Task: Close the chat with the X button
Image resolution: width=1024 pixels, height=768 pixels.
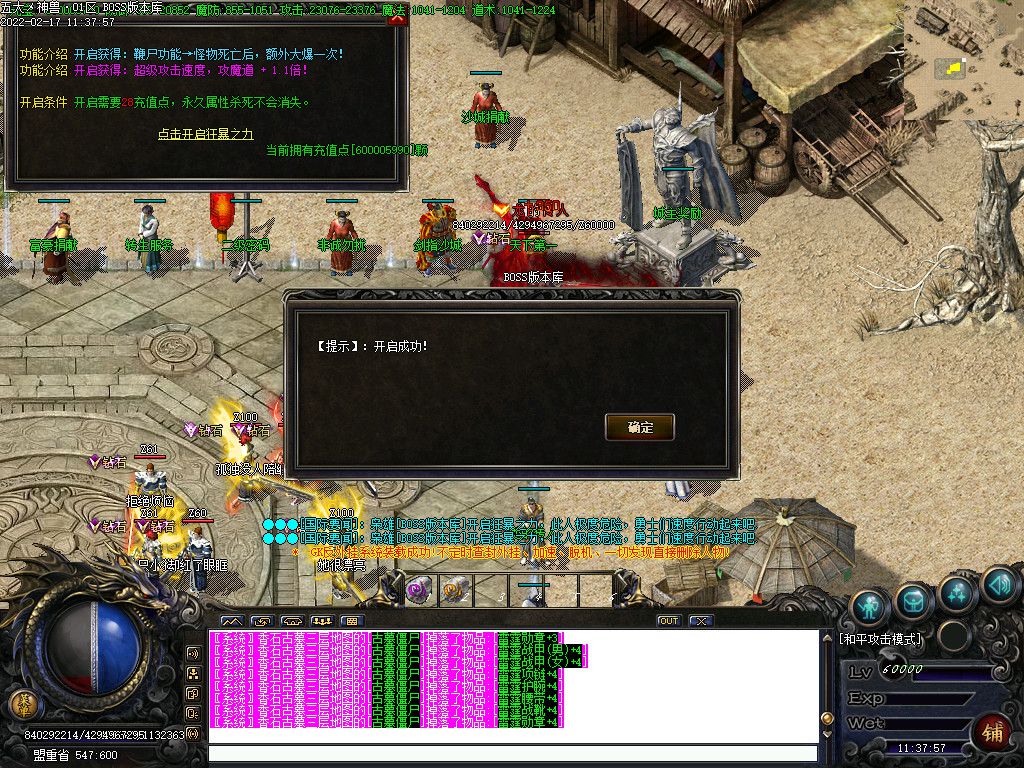Action: tap(701, 621)
